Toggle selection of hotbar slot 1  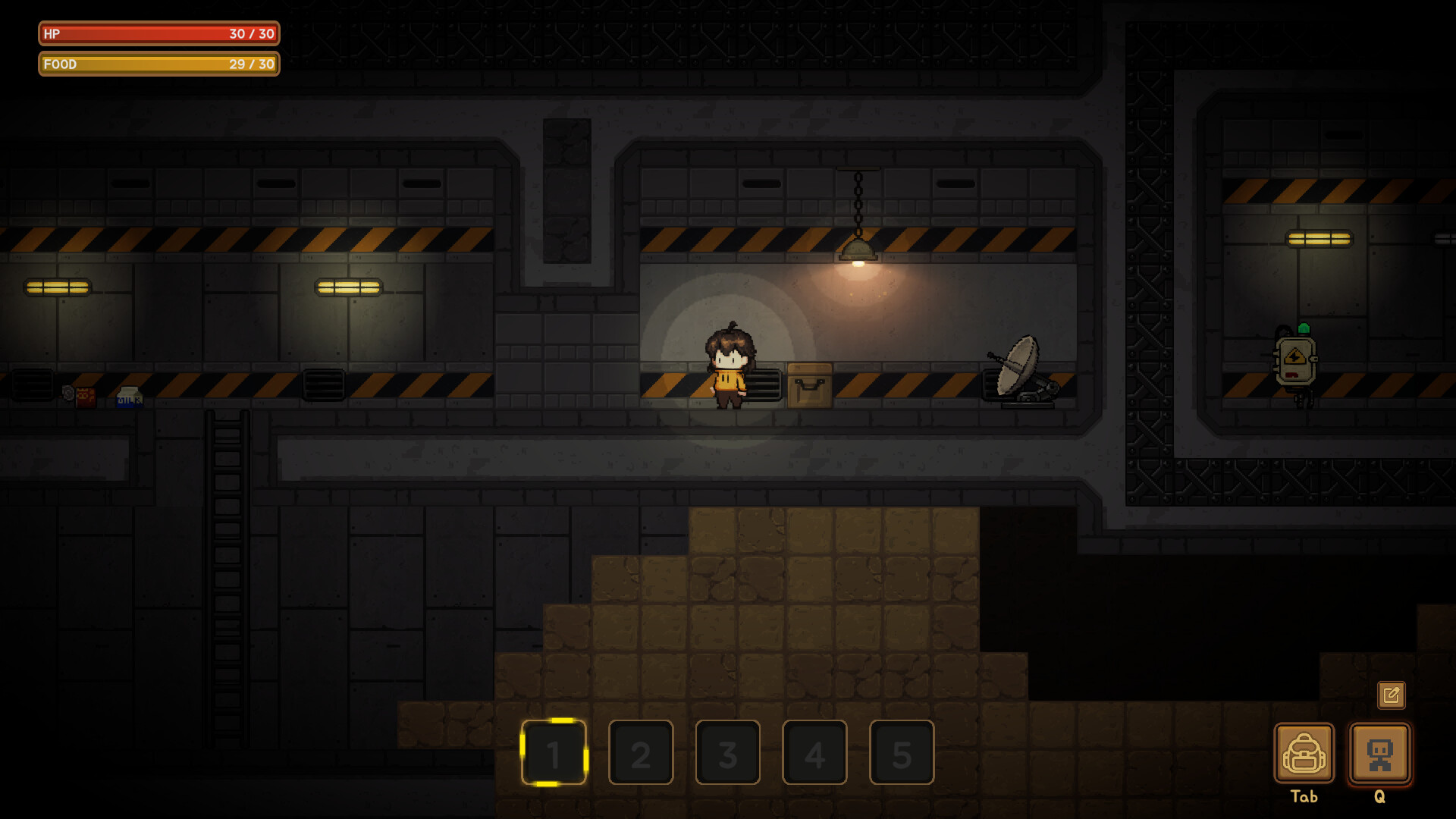pos(554,755)
